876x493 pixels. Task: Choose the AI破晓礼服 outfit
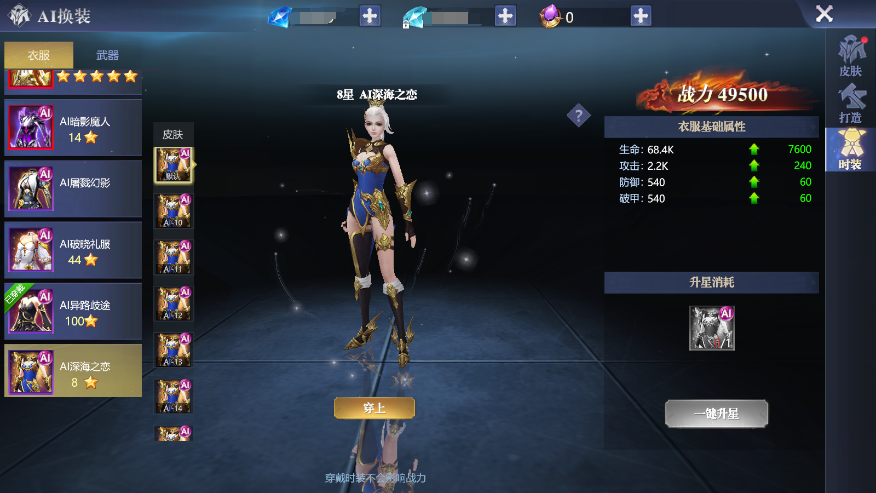pyautogui.click(x=73, y=249)
